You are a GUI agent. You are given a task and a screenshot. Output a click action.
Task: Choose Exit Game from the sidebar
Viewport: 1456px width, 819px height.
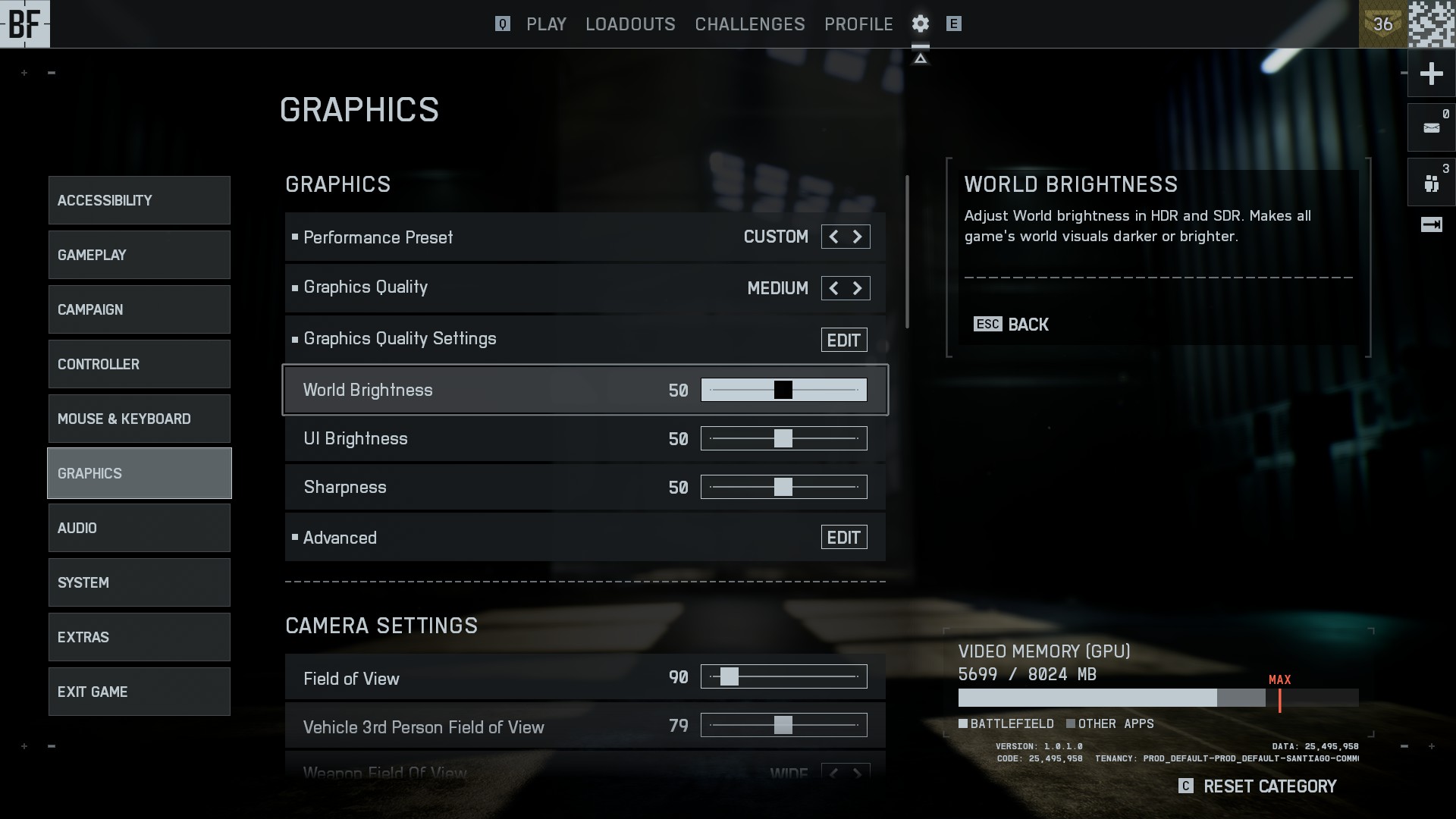(140, 692)
